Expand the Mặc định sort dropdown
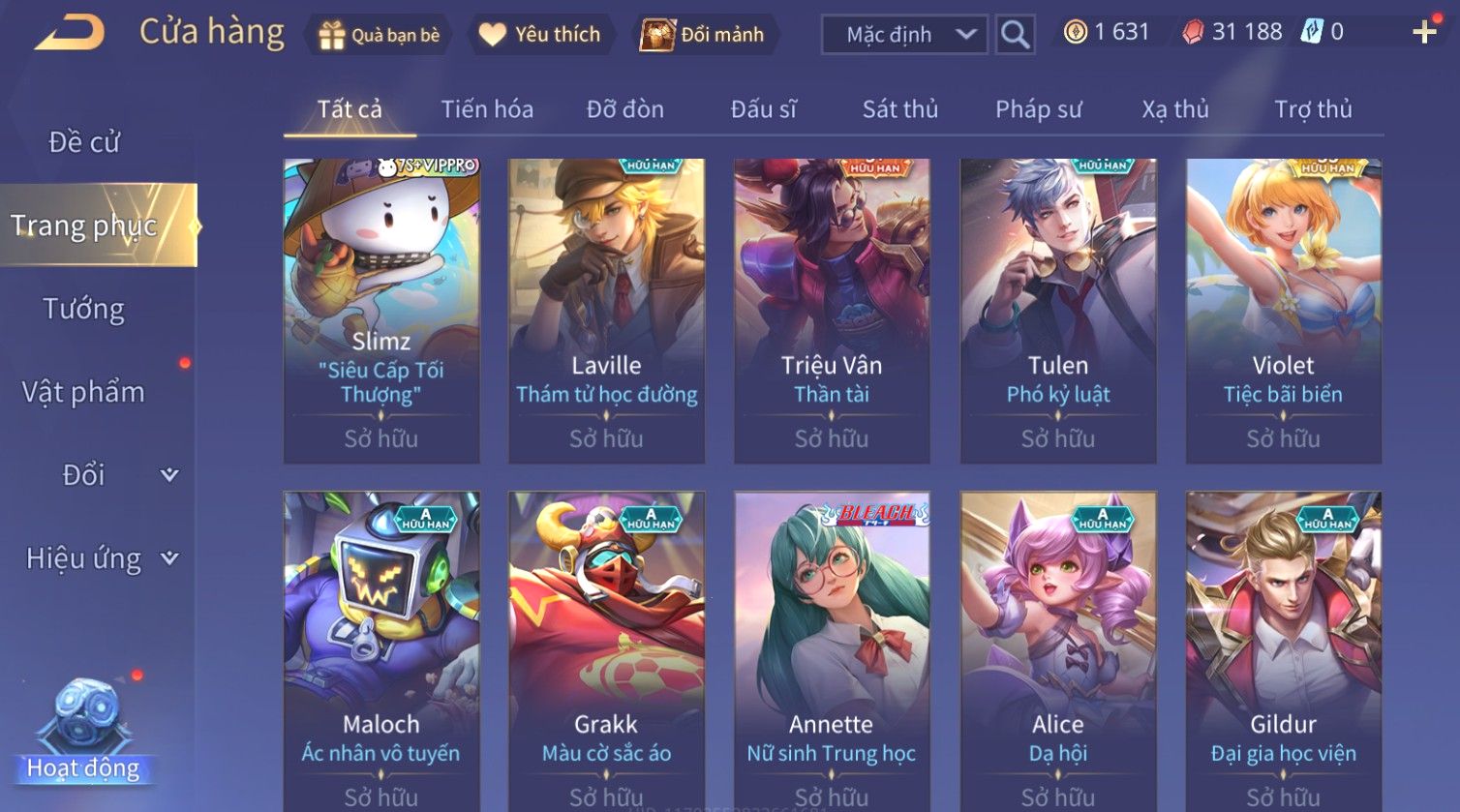 coord(904,35)
